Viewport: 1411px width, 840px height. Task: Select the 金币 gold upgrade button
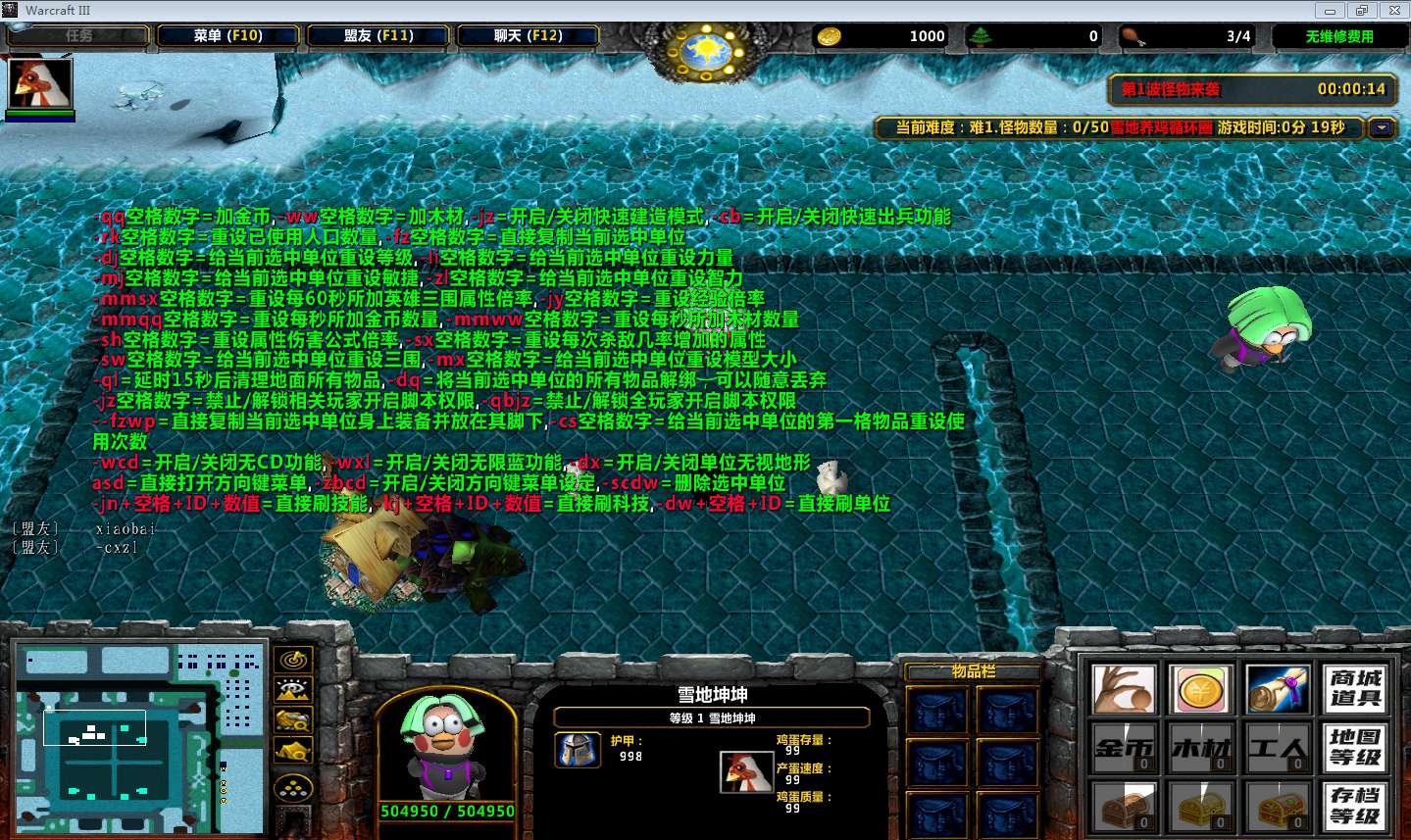click(x=1123, y=749)
